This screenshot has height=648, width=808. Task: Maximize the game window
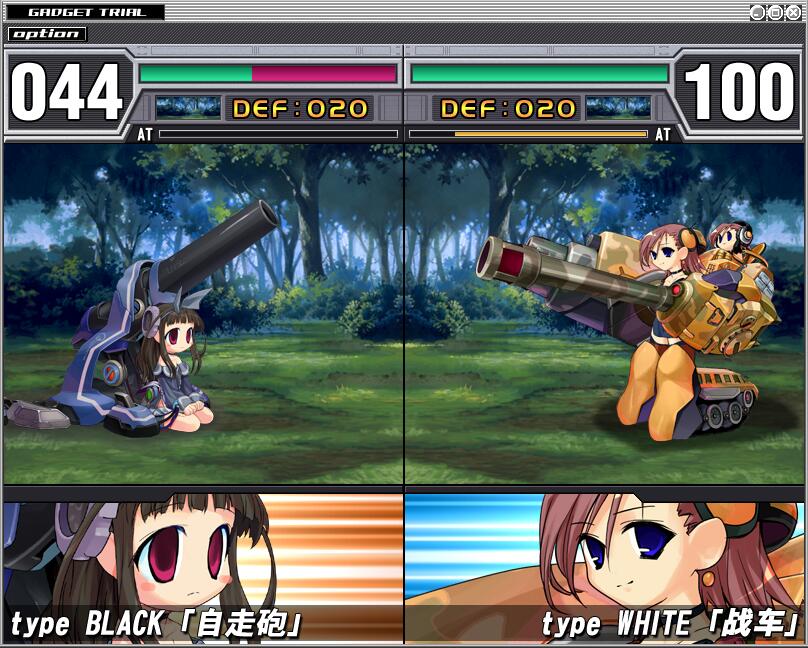pyautogui.click(x=776, y=12)
